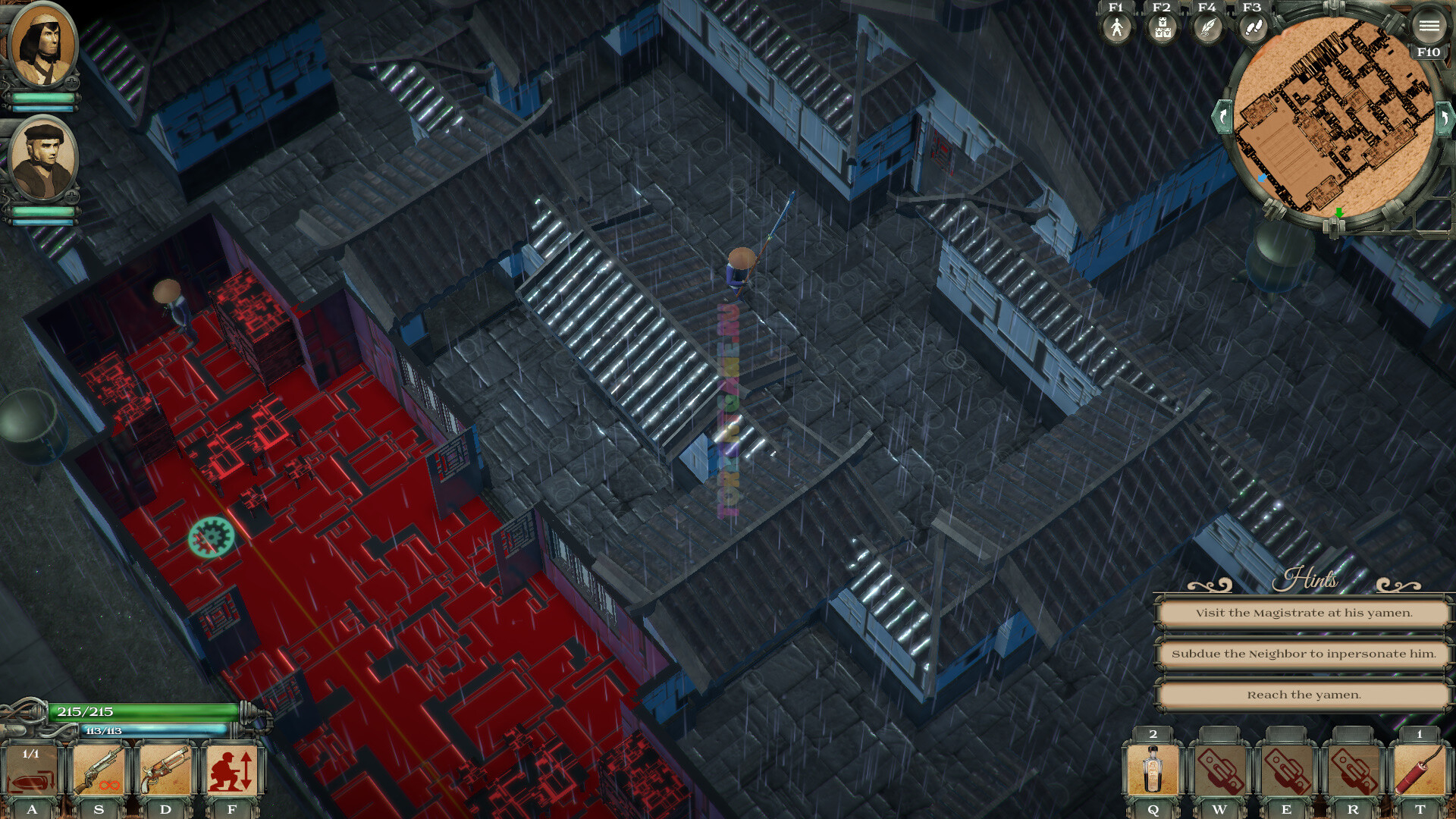Viewport: 1456px width, 819px height.
Task: Open the main menu hamburger button
Action: (1429, 27)
